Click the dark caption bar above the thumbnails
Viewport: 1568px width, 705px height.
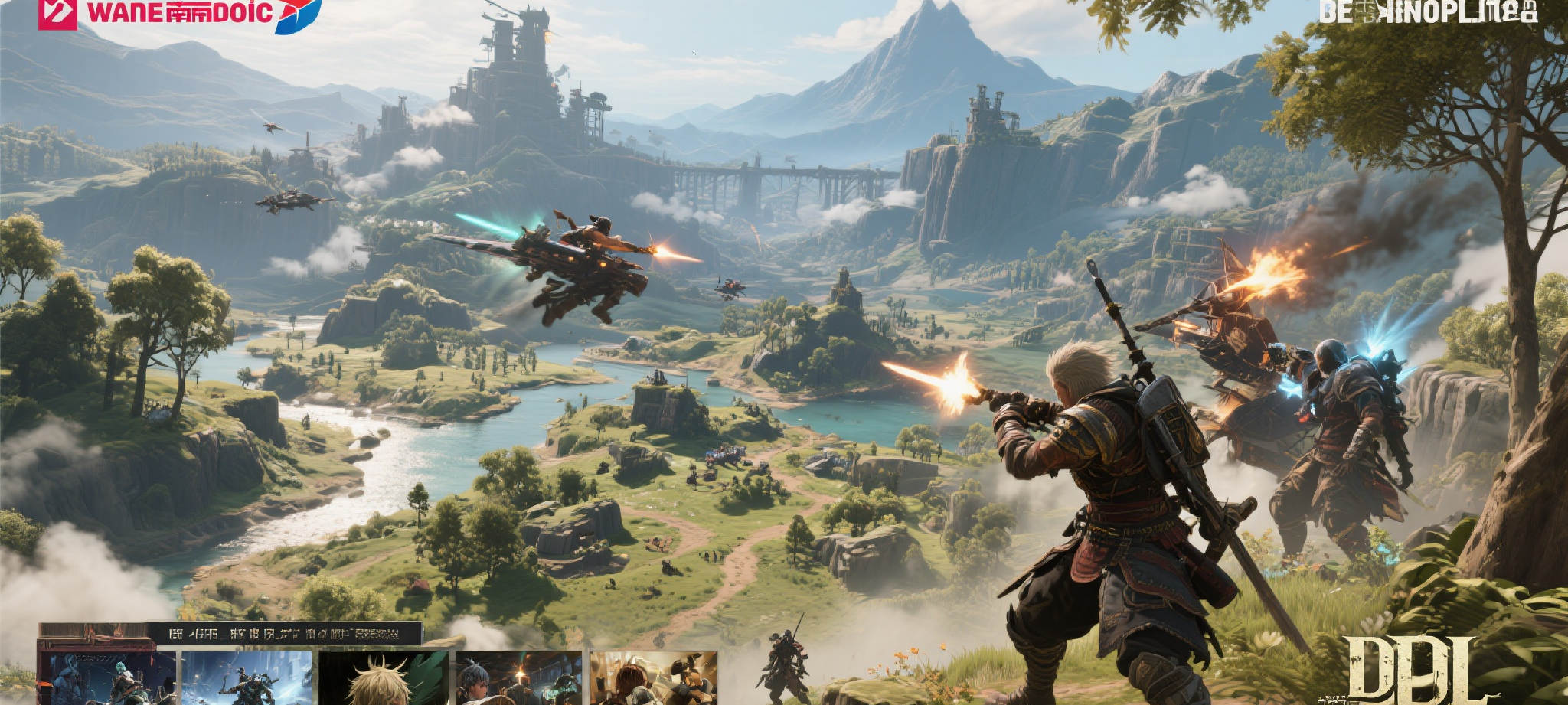point(284,633)
